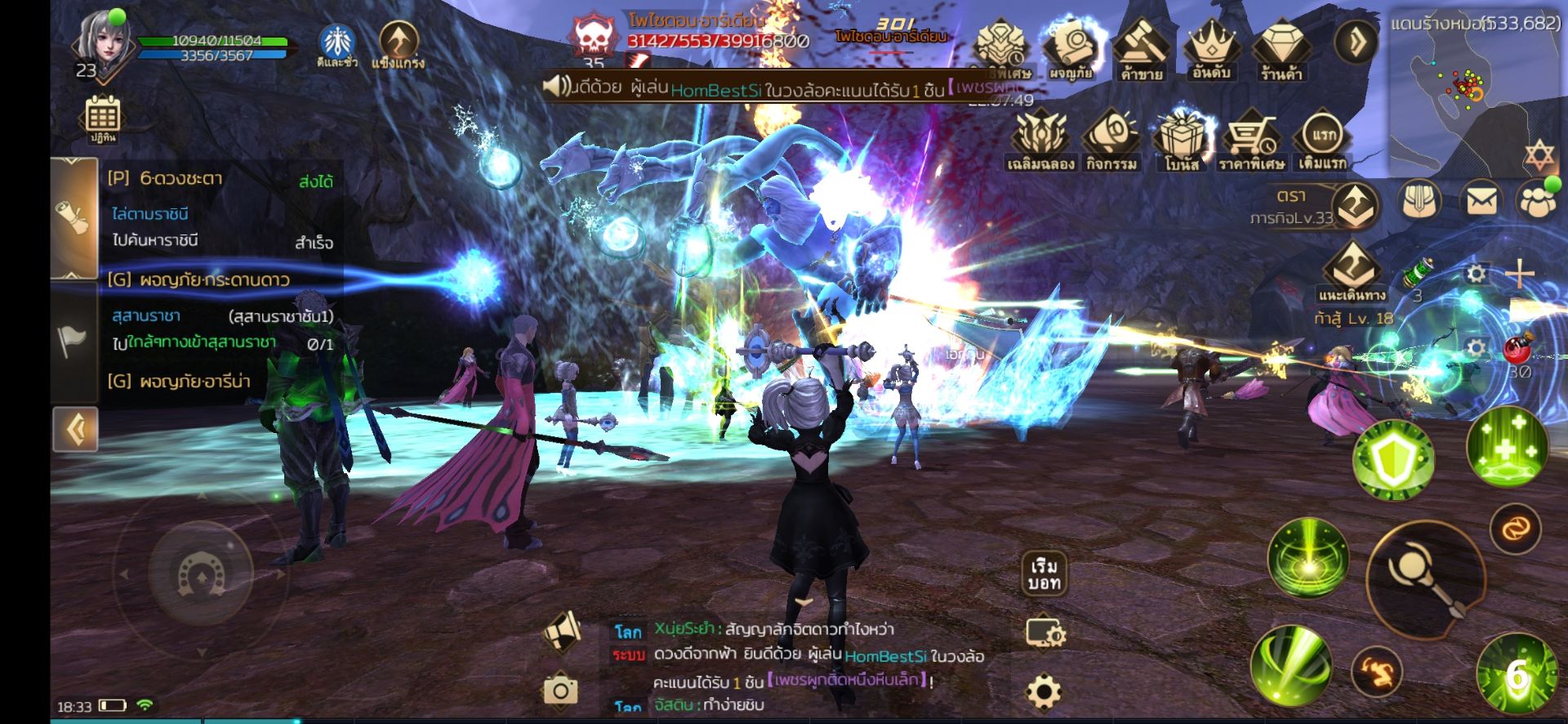This screenshot has height=724, width=1568.
Task: Tap the เริ่มบอท auto-bot button
Action: coord(1045,574)
